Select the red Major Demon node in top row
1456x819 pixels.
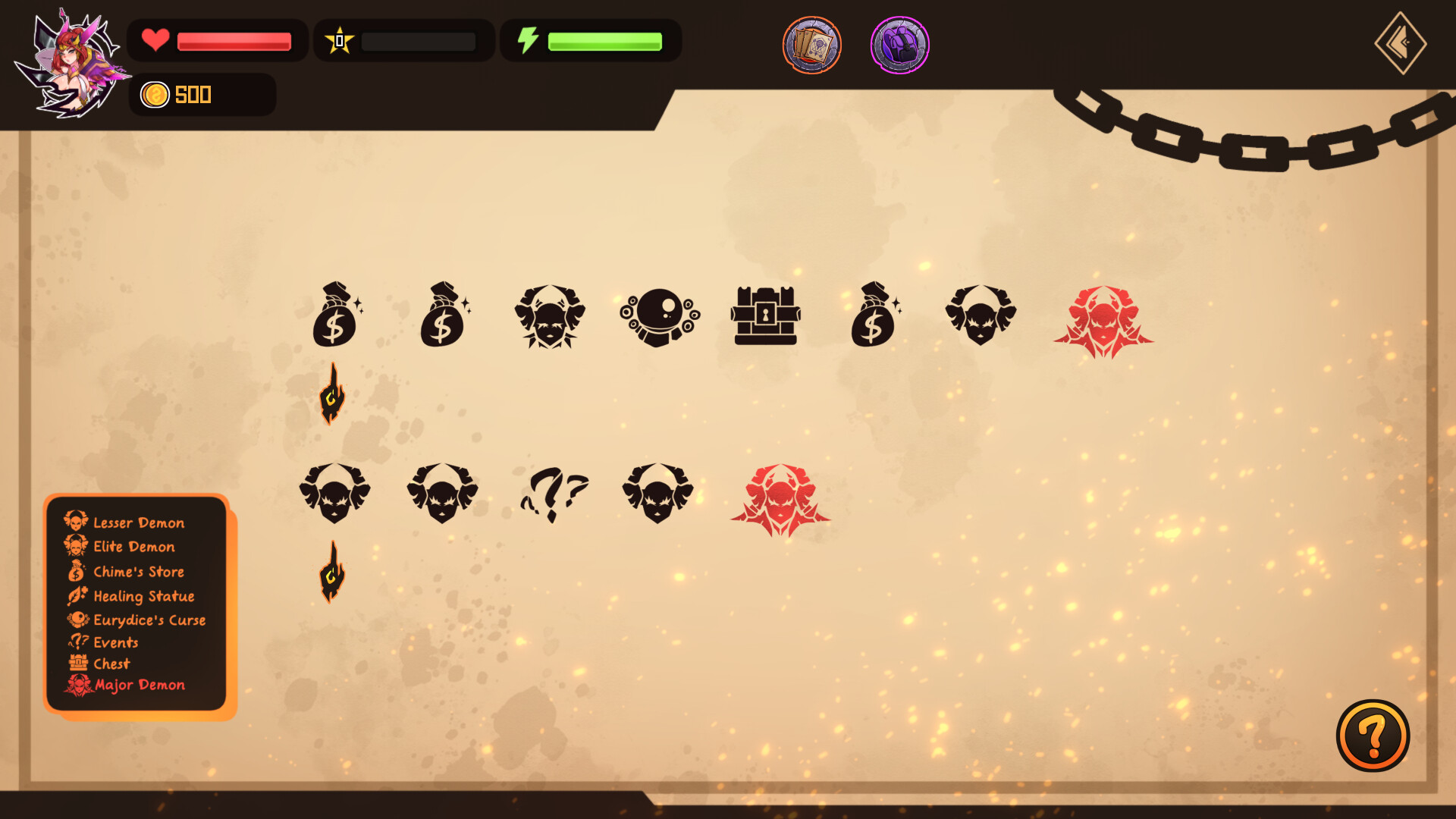coord(1103,318)
